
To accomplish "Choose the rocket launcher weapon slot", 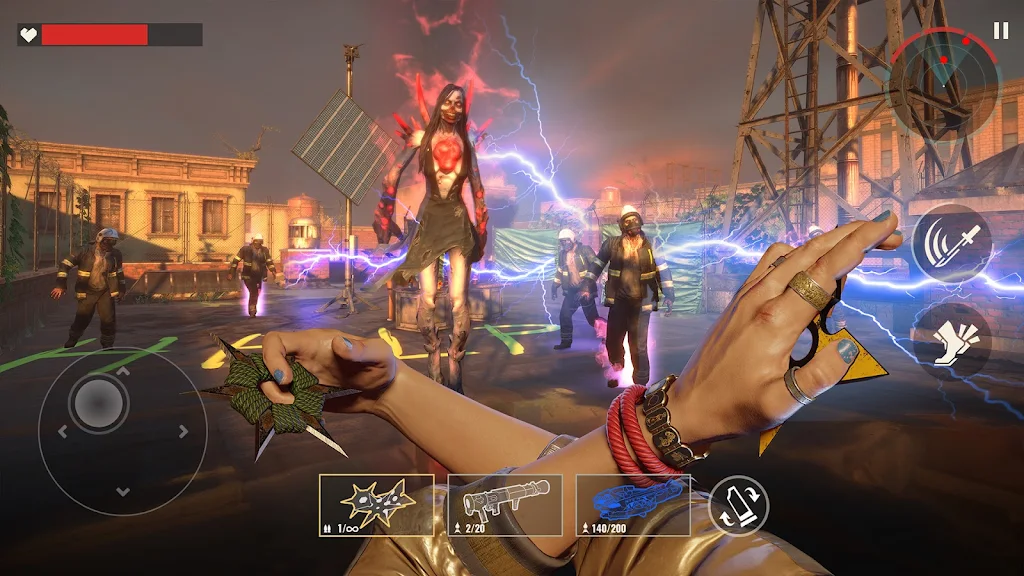I will tap(505, 505).
